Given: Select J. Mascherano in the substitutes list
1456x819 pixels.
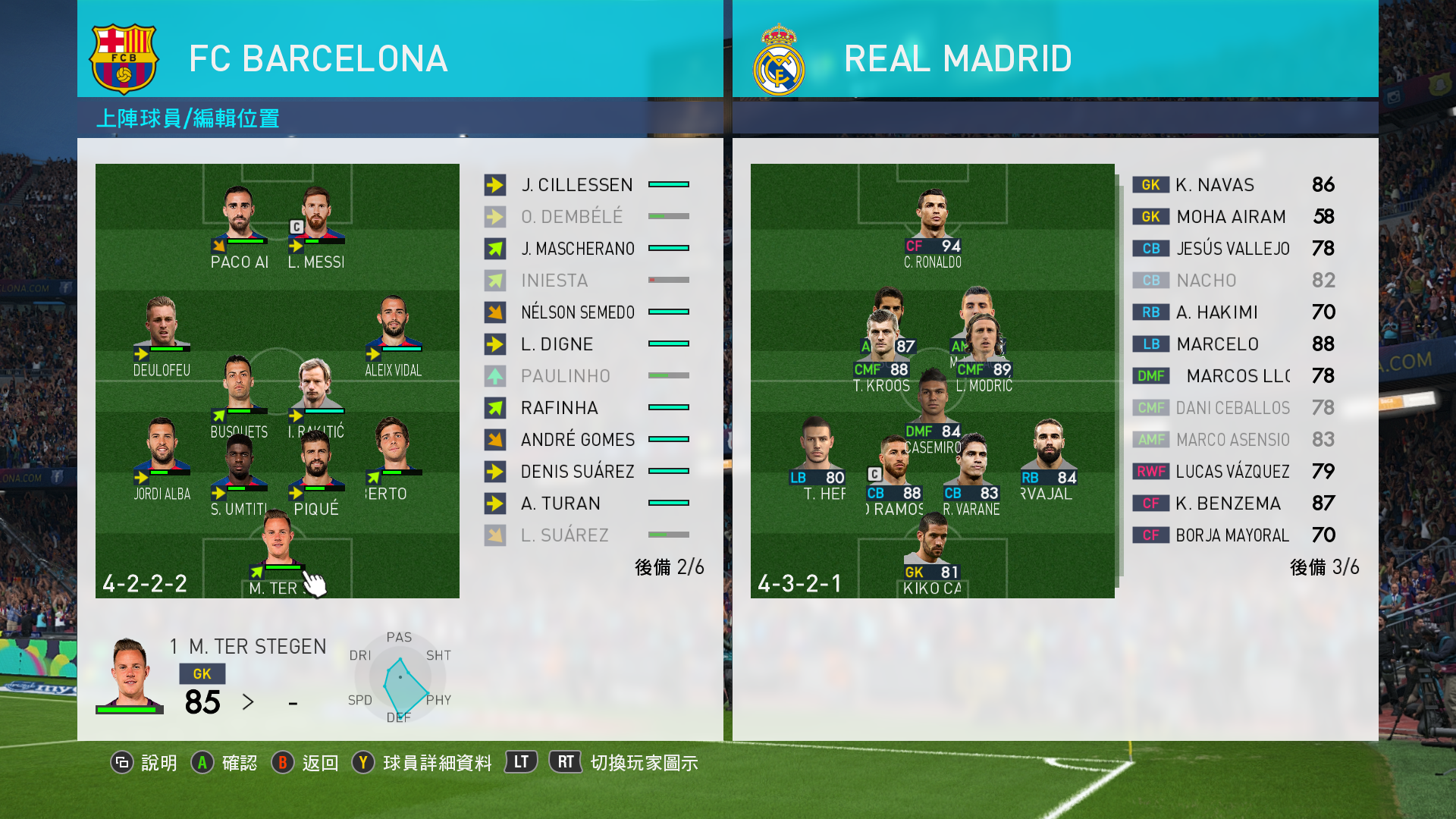Looking at the screenshot, I should pos(577,249).
